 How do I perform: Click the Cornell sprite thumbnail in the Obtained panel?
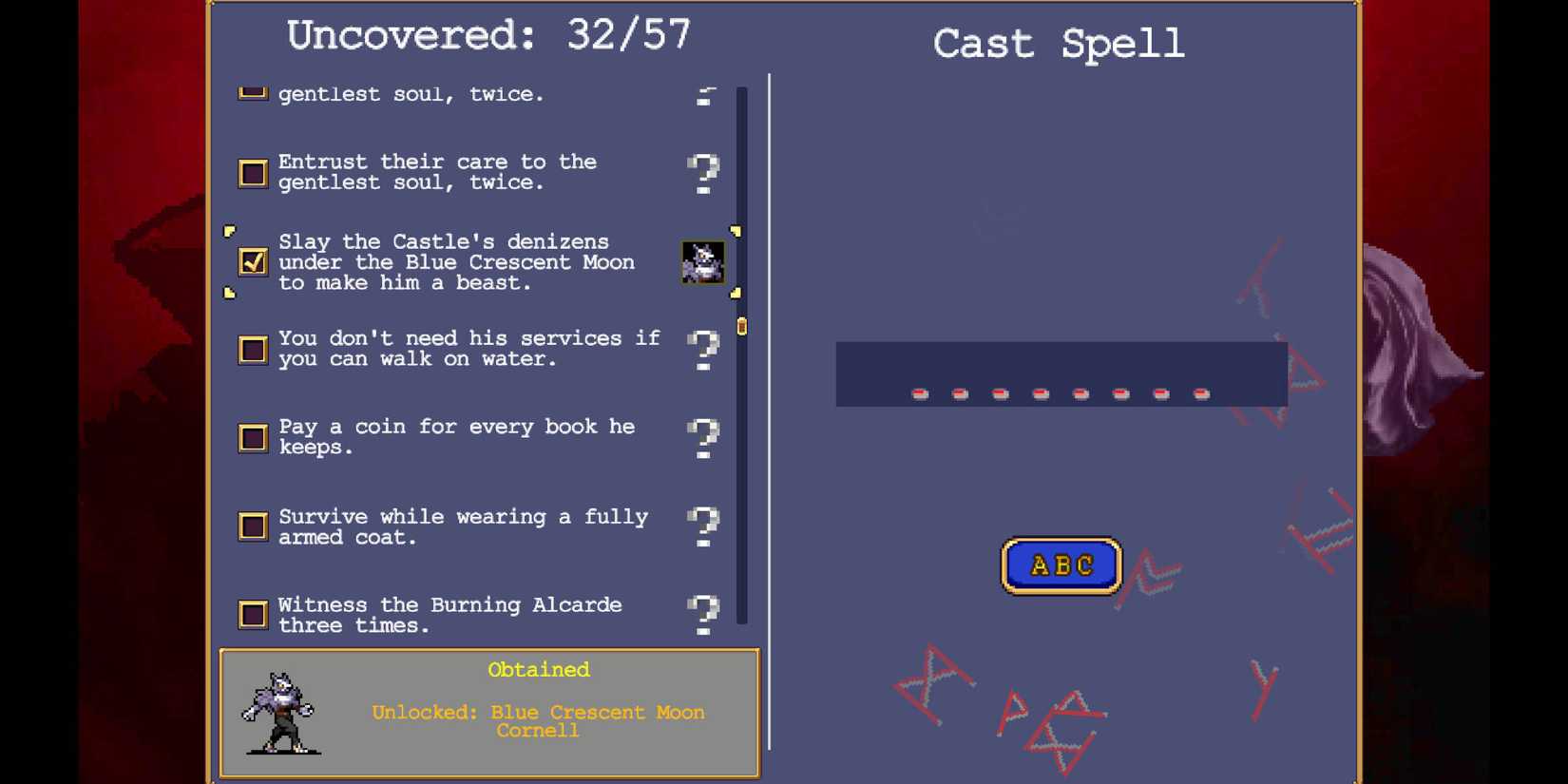point(281,714)
